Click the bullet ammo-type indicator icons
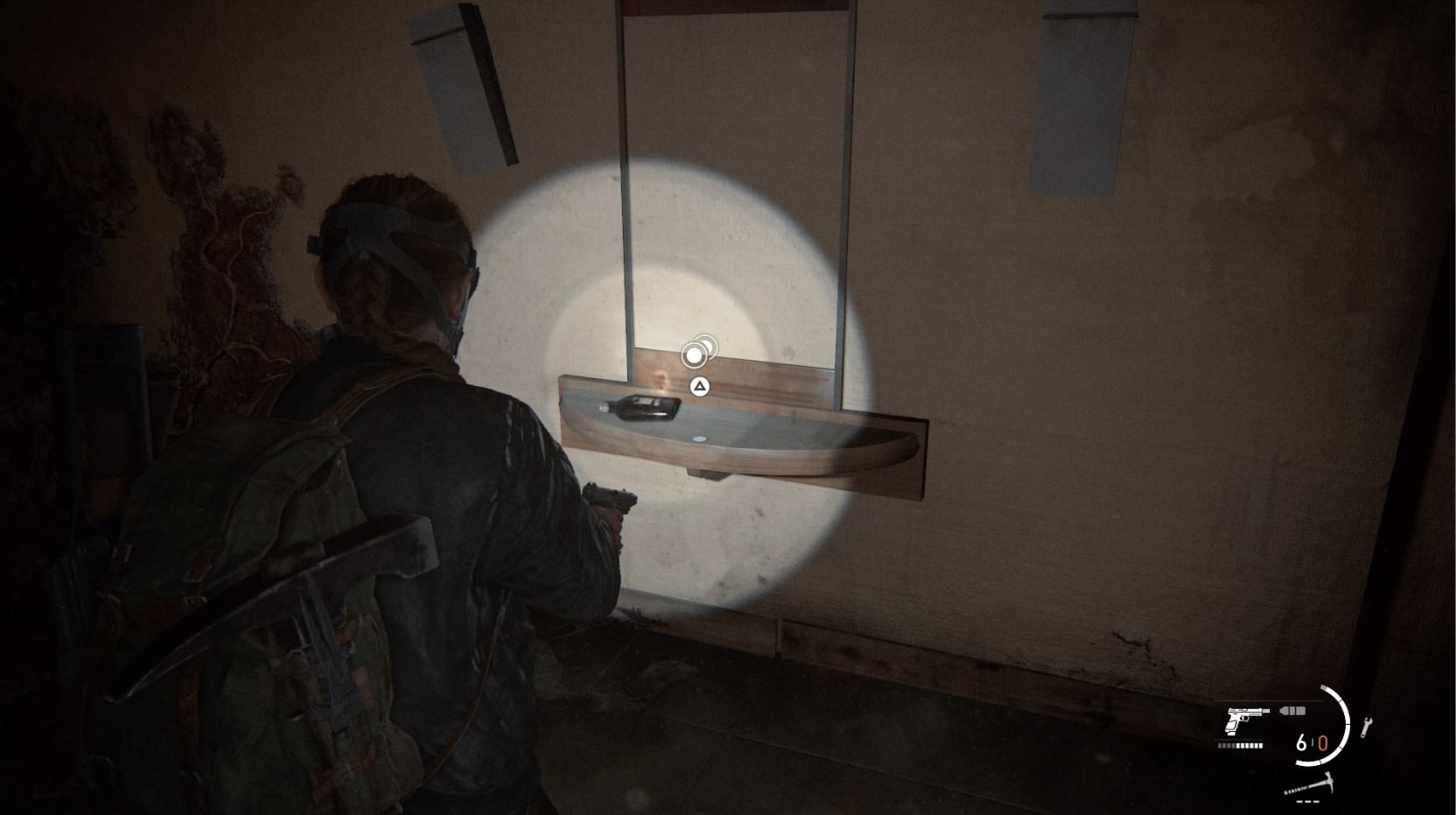The width and height of the screenshot is (1456, 815). coord(1292,711)
